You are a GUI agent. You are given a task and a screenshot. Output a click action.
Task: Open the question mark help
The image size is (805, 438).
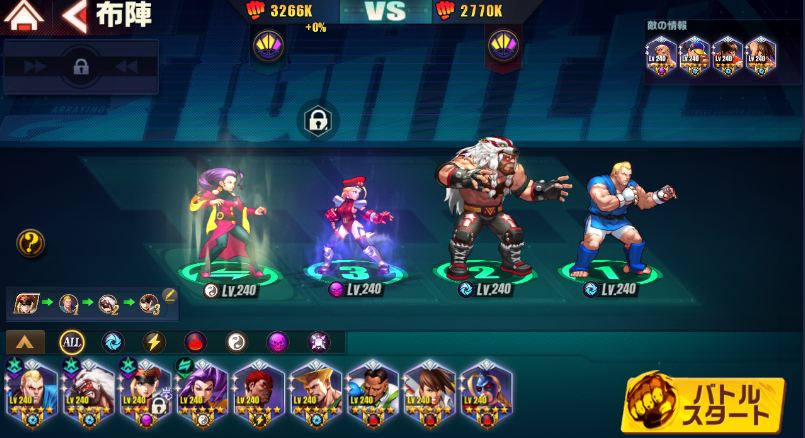tap(31, 243)
